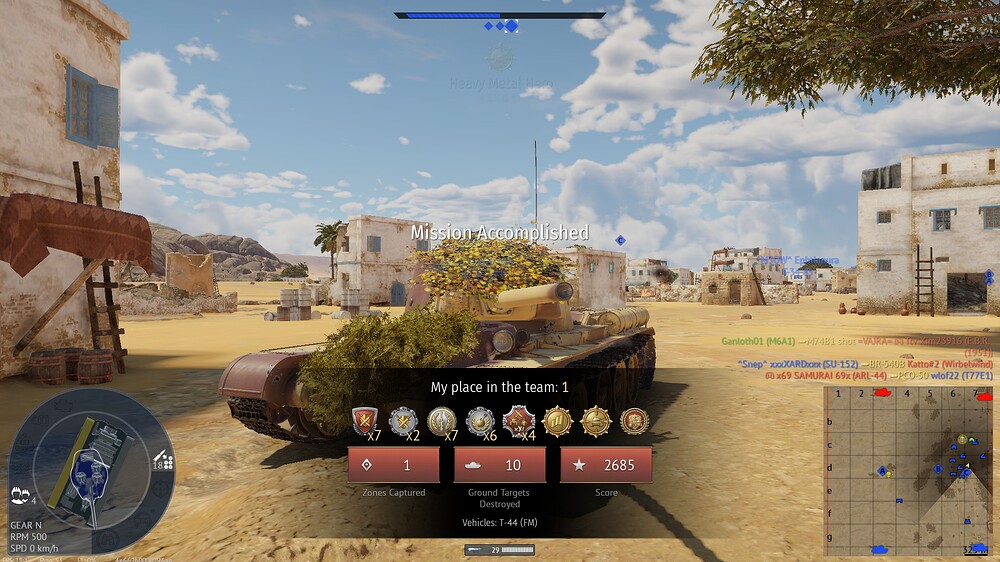1000x562 pixels.
Task: Open the Score stat box
Action: [605, 465]
